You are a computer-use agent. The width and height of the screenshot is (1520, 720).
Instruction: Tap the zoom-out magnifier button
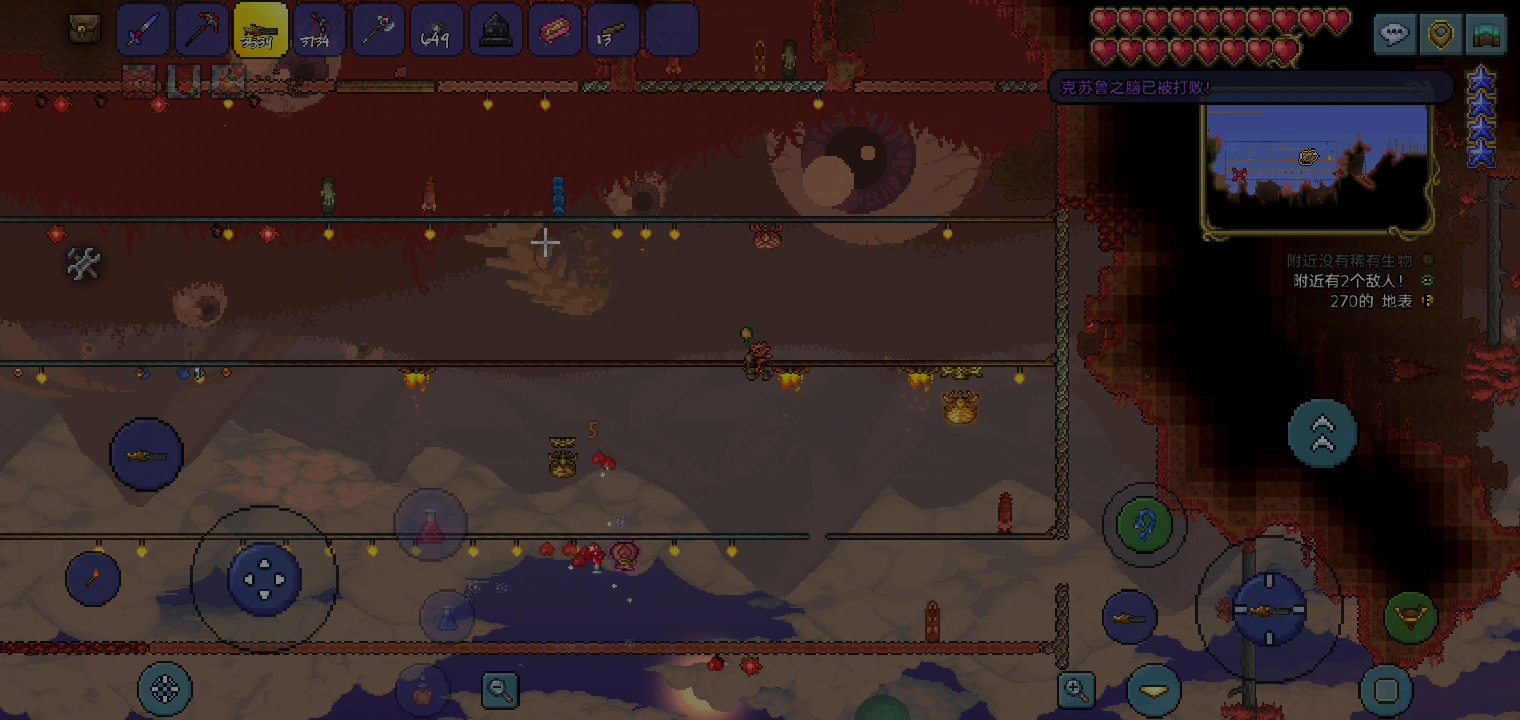pyautogui.click(x=499, y=689)
